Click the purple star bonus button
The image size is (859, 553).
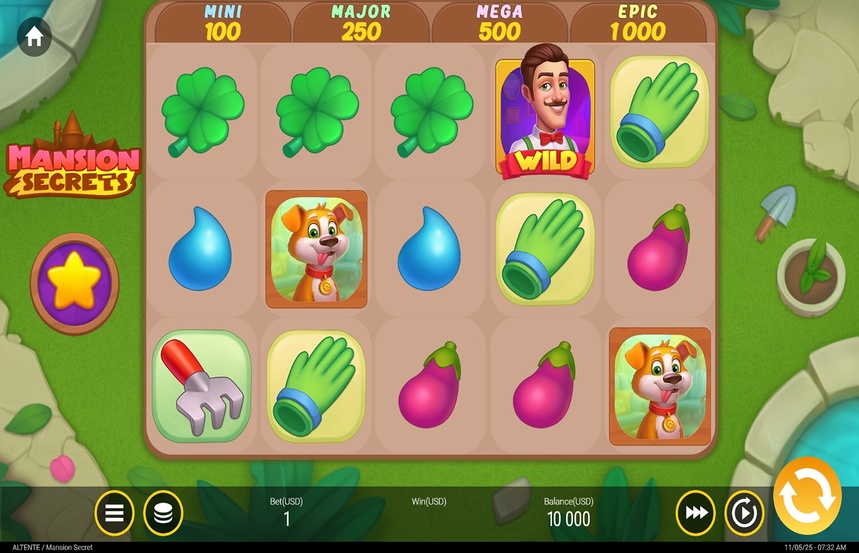pos(74,284)
